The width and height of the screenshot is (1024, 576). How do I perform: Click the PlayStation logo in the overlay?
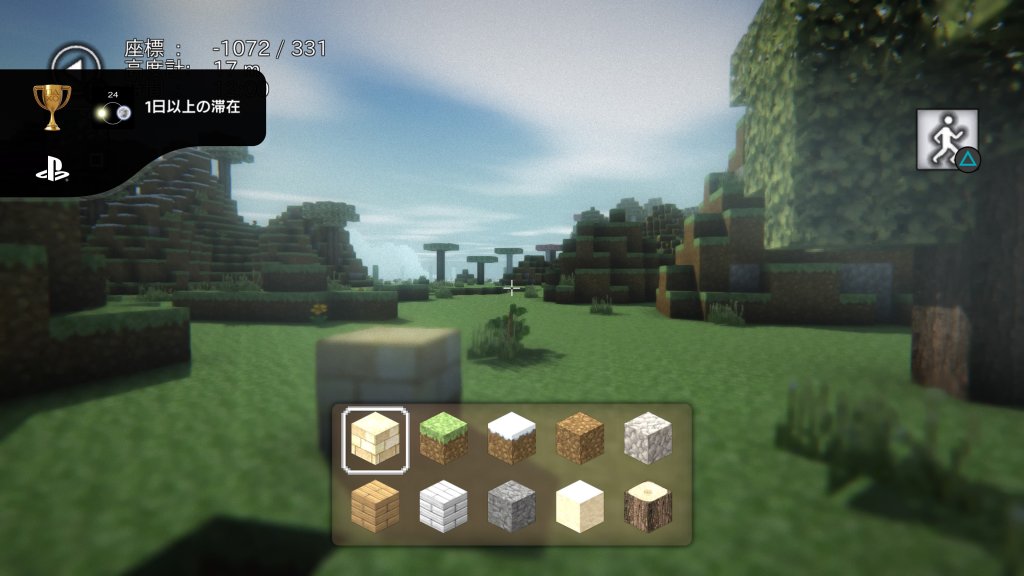(52, 171)
